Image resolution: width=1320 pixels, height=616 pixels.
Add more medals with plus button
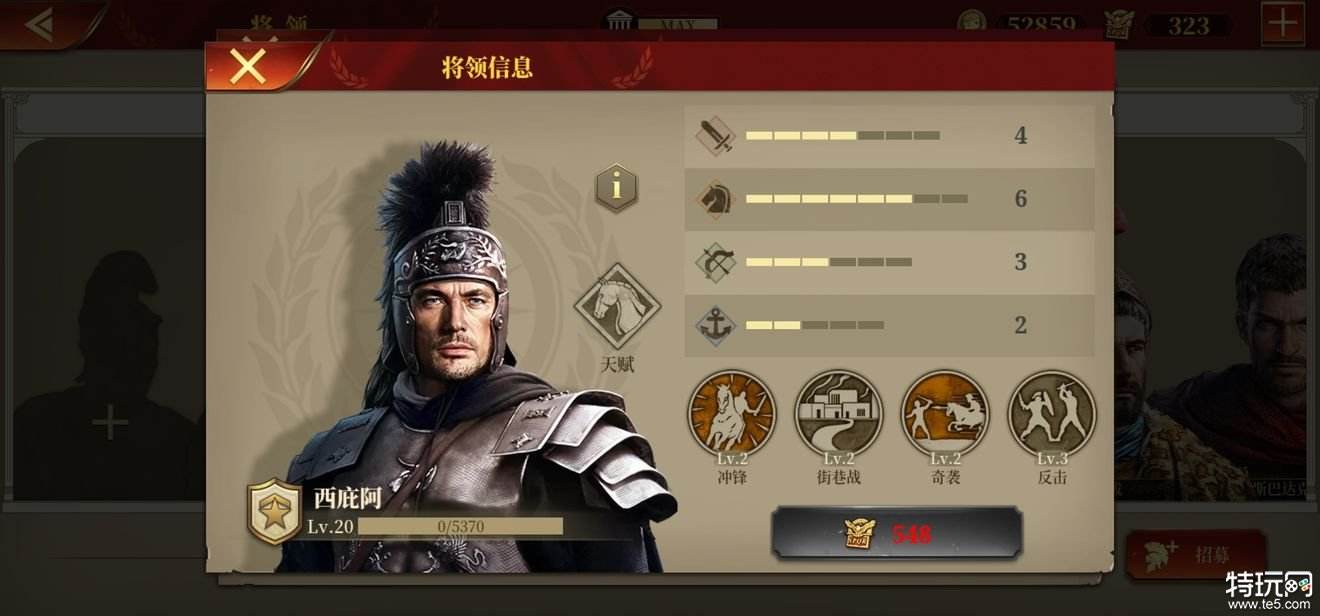(x=1282, y=24)
